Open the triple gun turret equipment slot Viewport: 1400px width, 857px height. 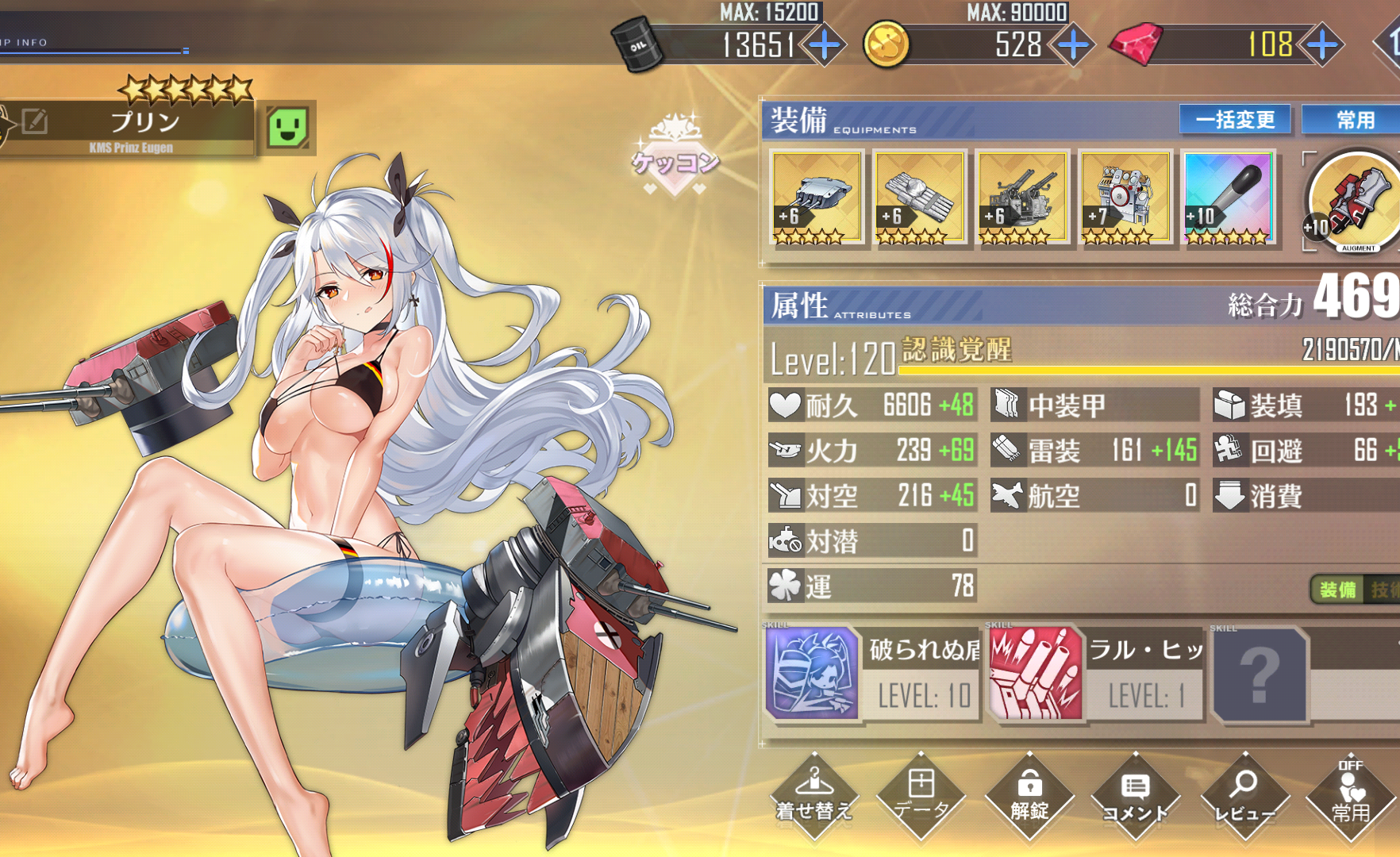[817, 198]
